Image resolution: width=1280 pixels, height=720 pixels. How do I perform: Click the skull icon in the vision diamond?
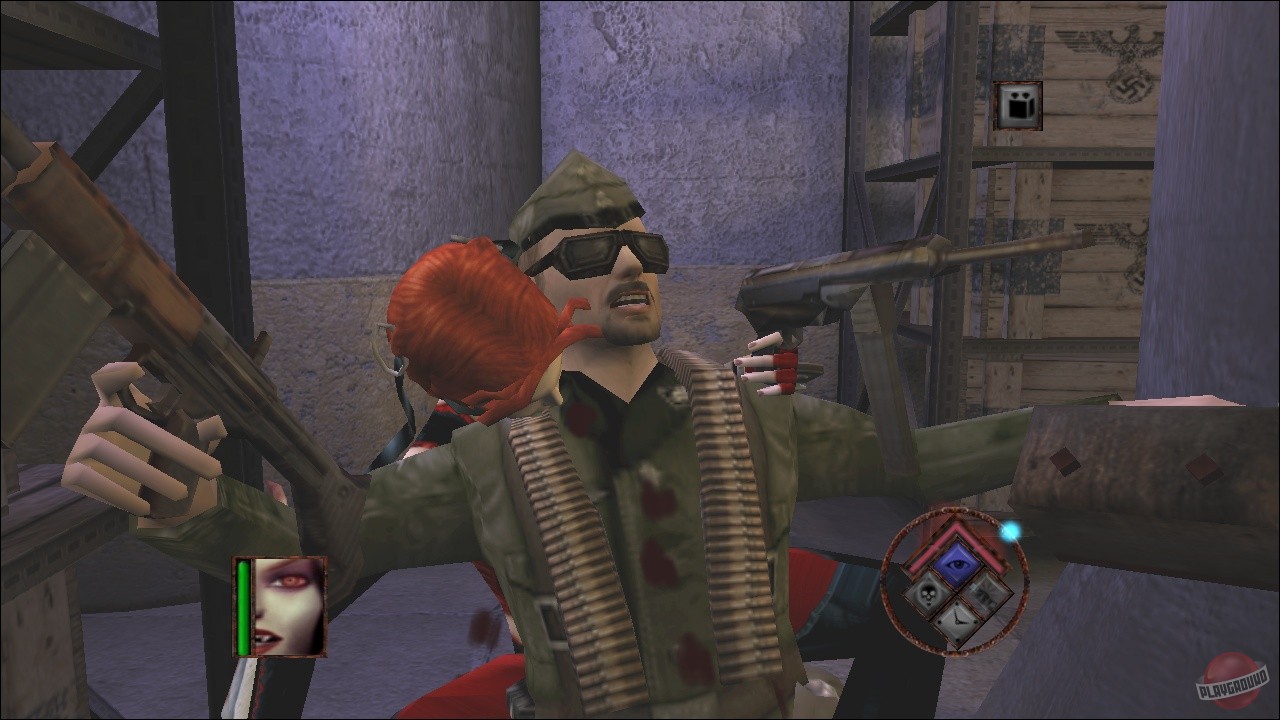point(926,594)
